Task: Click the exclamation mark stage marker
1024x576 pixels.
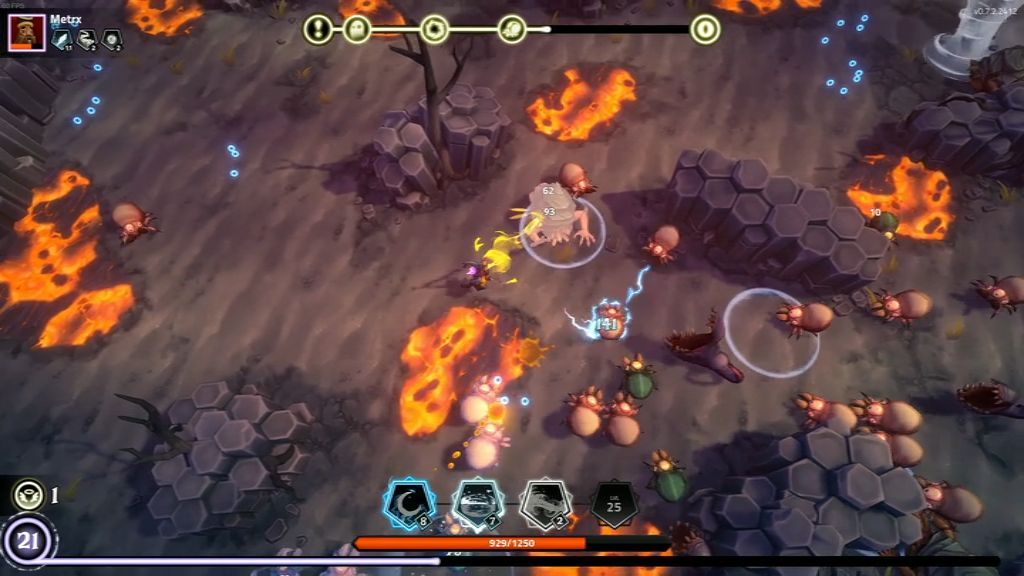Action: tap(318, 29)
